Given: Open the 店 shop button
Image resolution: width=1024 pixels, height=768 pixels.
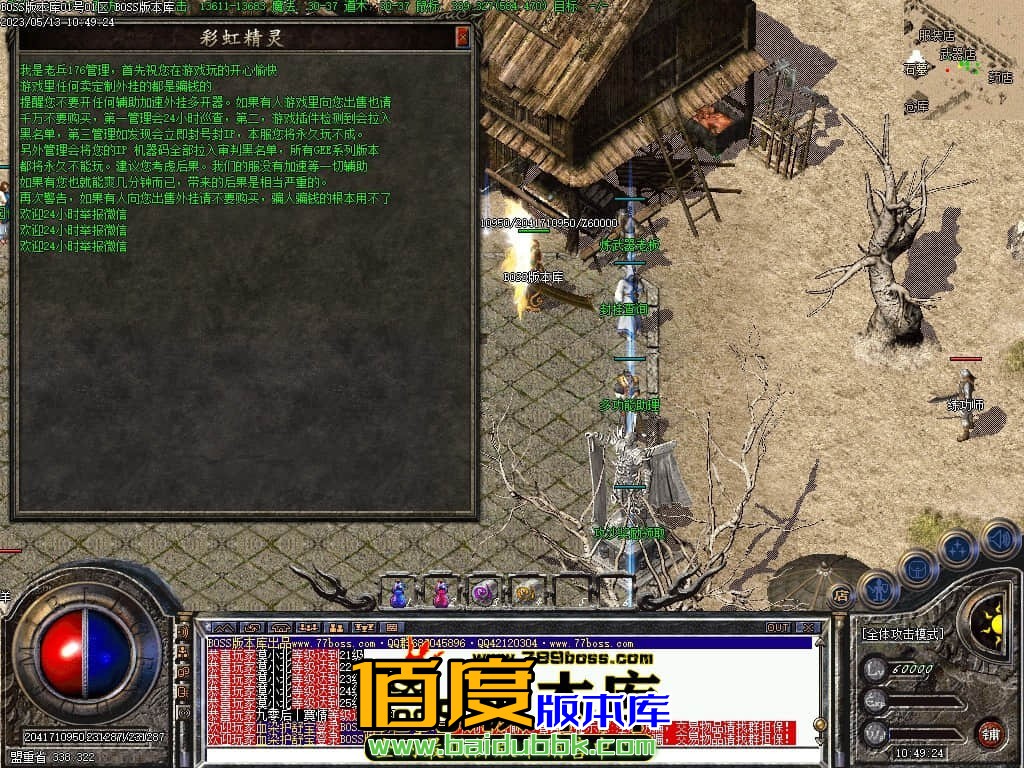Looking at the screenshot, I should click(x=841, y=594).
